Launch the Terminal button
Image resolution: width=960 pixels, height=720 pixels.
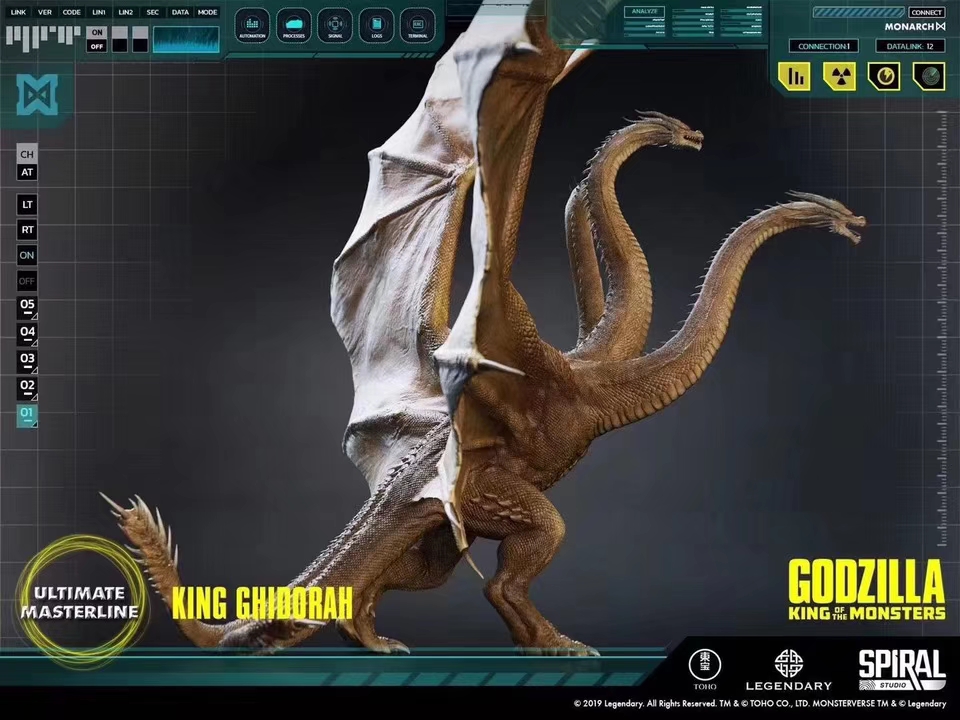coord(417,24)
